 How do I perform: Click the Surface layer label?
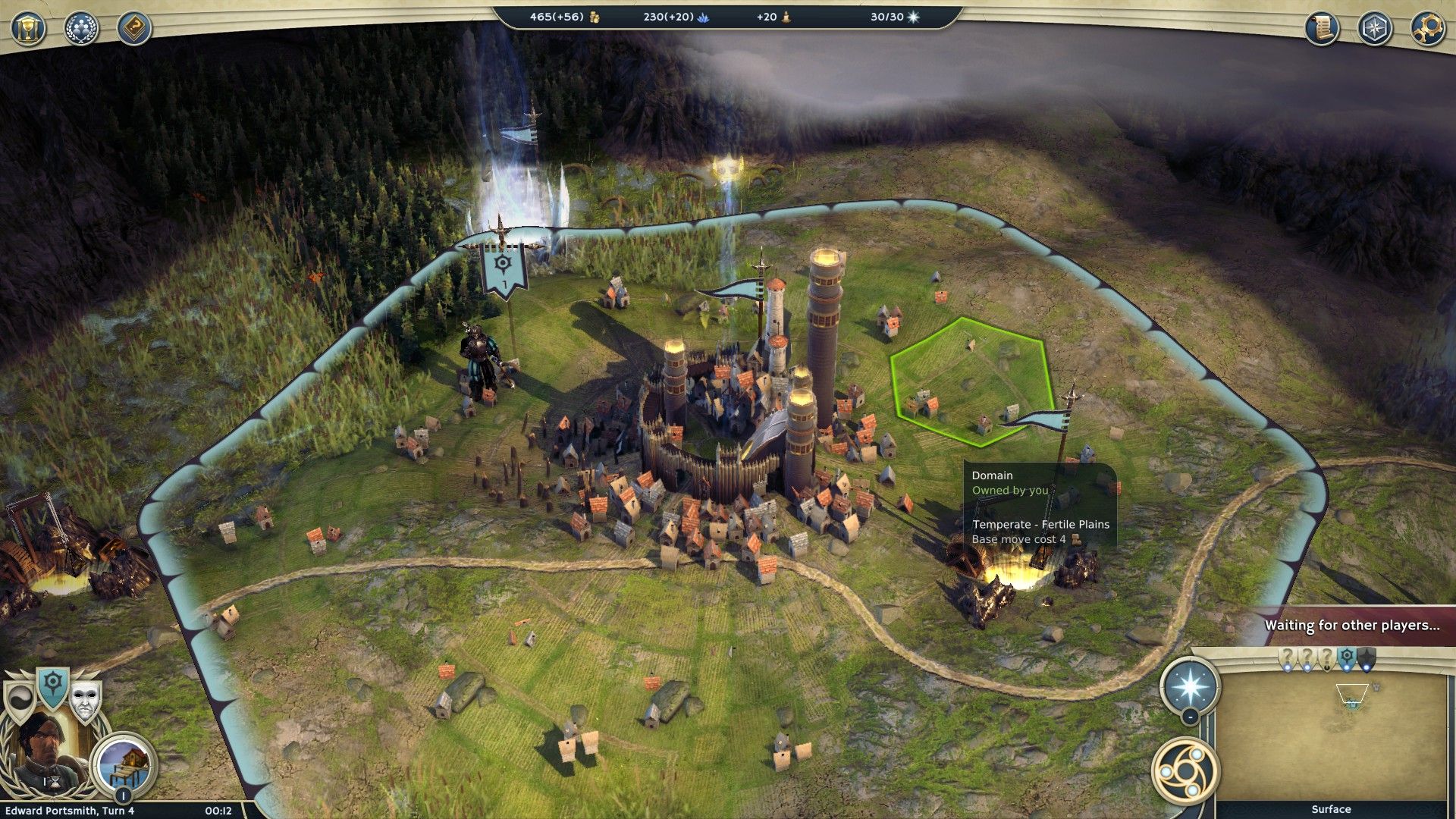click(1331, 809)
